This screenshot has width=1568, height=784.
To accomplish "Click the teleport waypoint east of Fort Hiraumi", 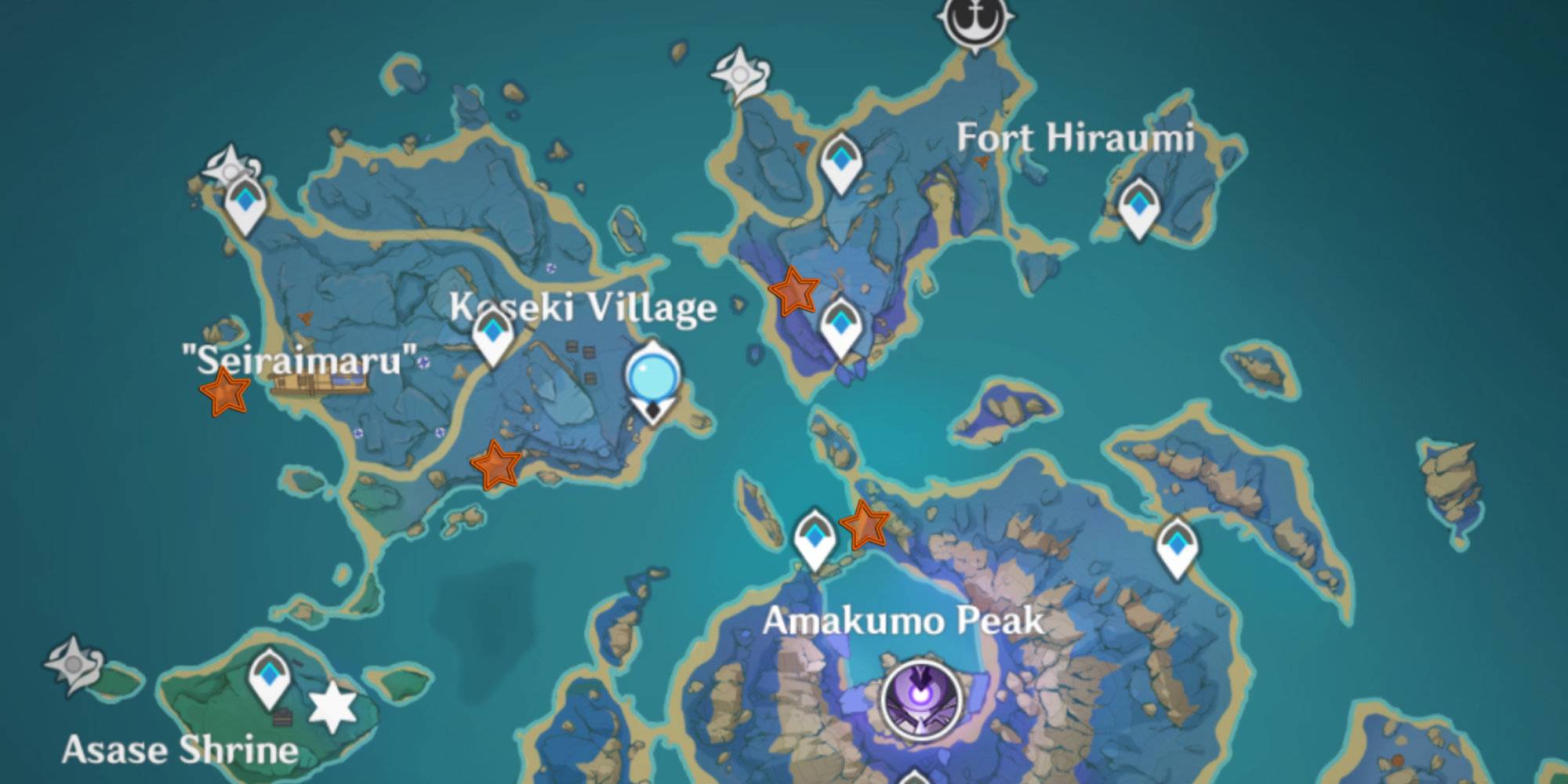I will tap(1138, 205).
